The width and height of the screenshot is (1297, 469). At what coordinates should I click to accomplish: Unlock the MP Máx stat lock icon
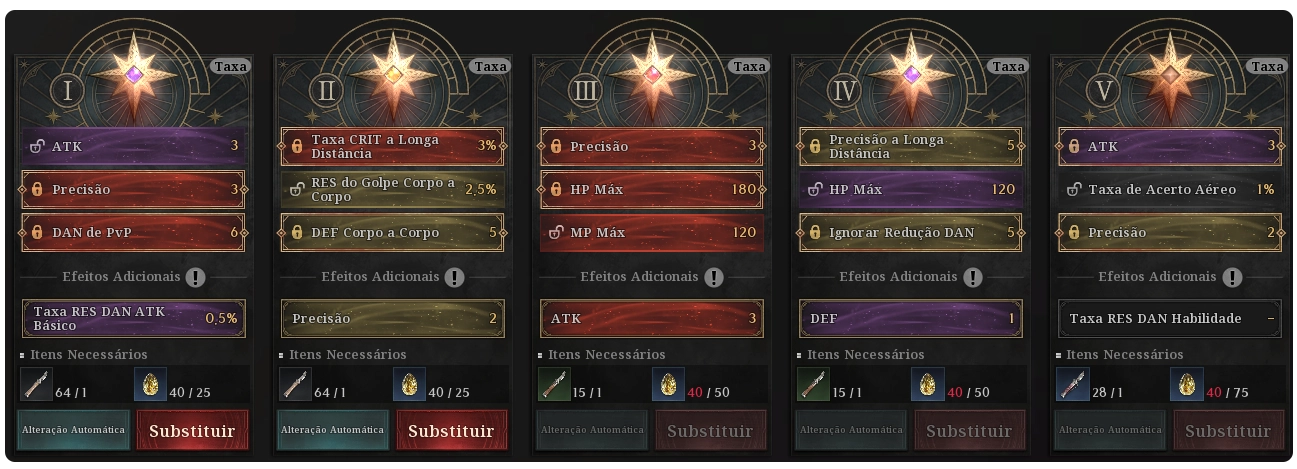click(x=556, y=232)
